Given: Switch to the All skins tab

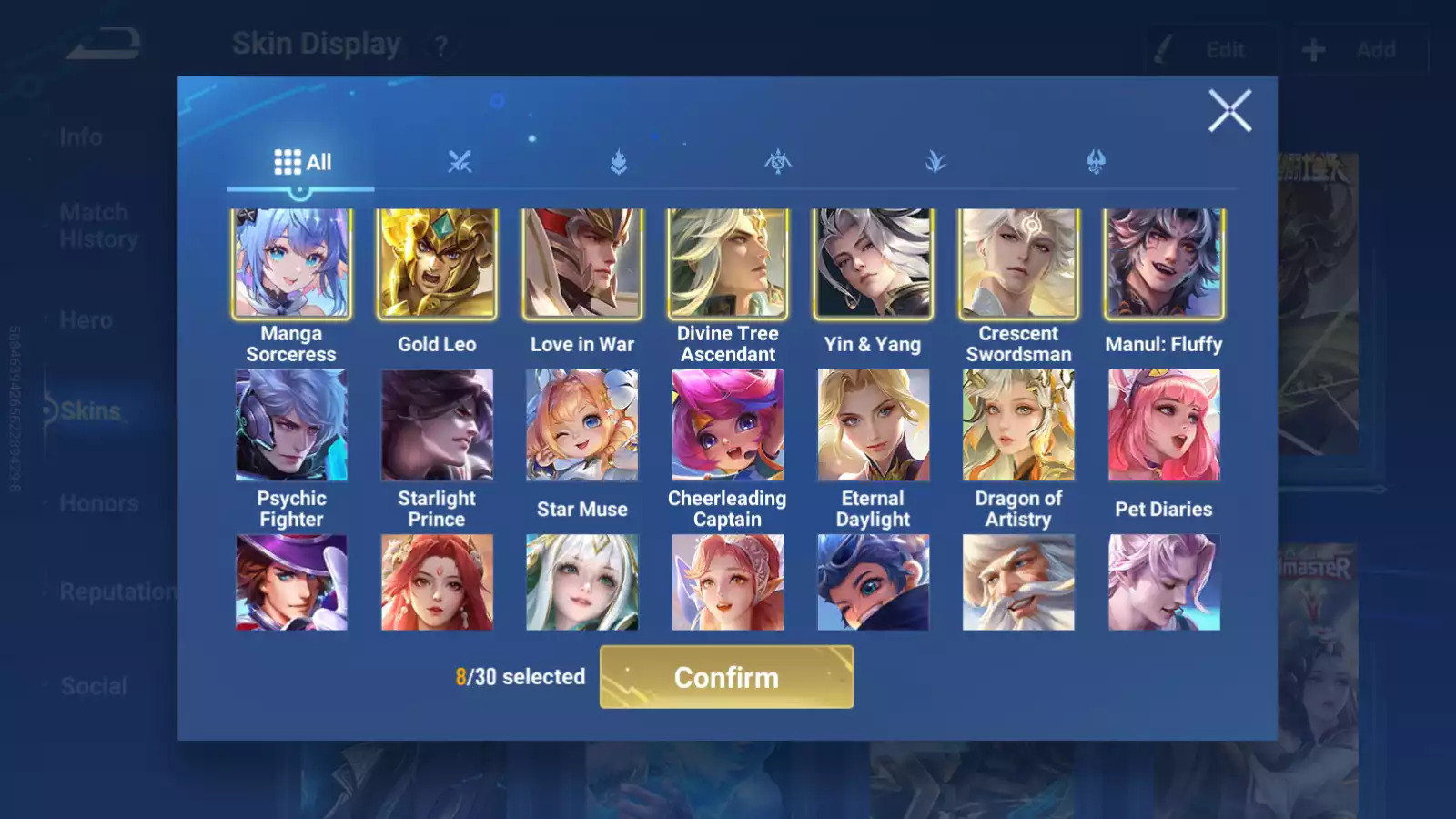Looking at the screenshot, I should tap(302, 162).
